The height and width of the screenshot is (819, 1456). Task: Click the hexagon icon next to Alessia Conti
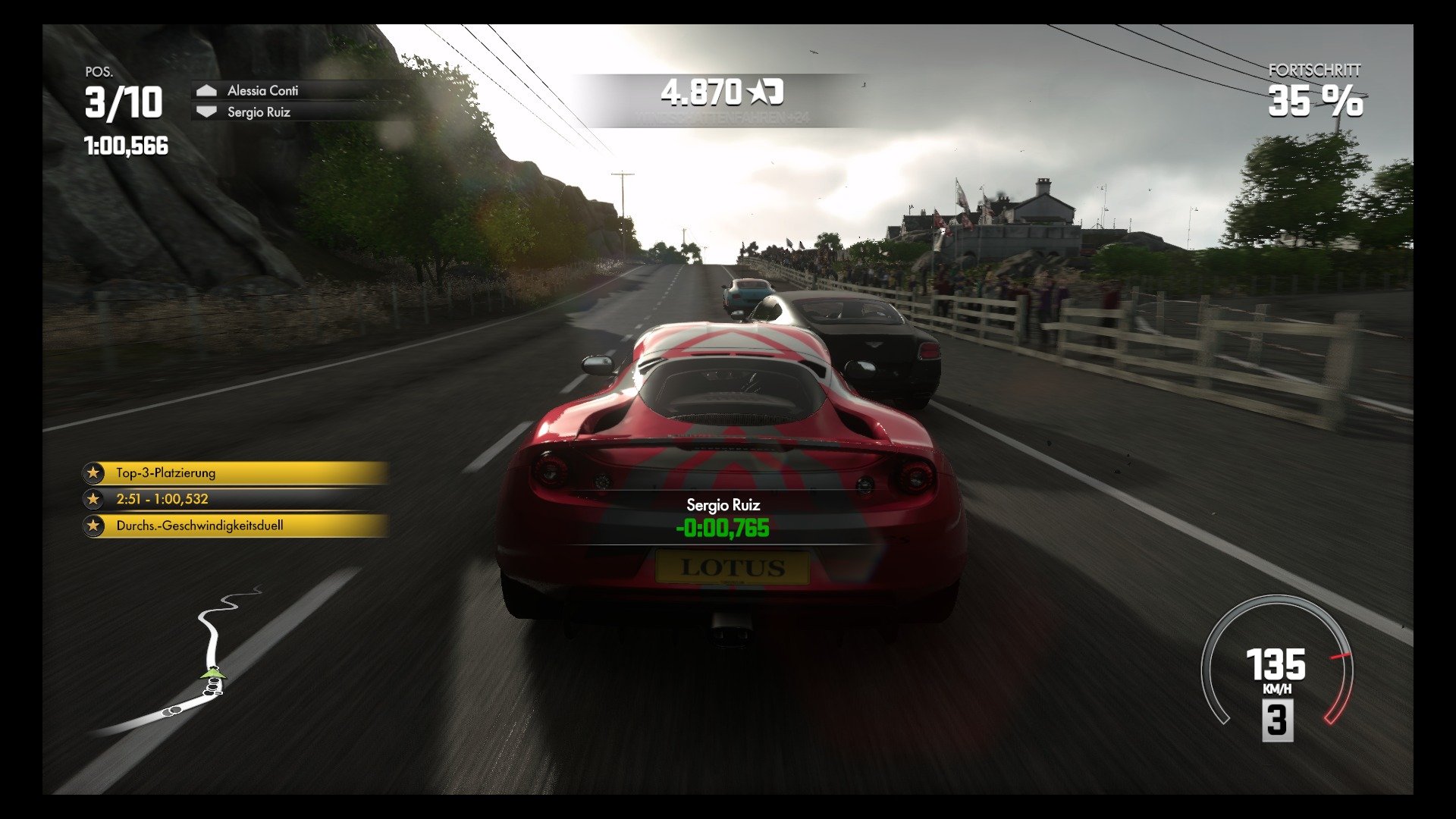pyautogui.click(x=206, y=90)
